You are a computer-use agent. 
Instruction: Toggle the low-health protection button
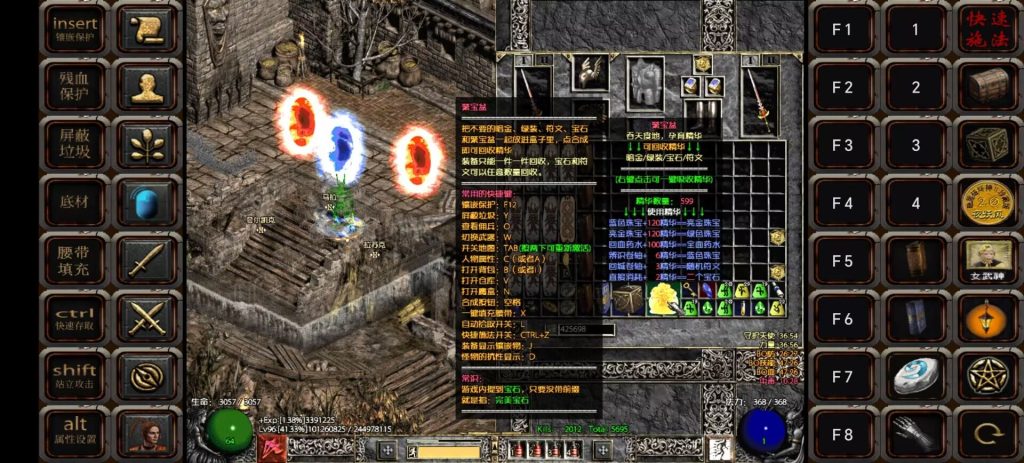coord(75,86)
